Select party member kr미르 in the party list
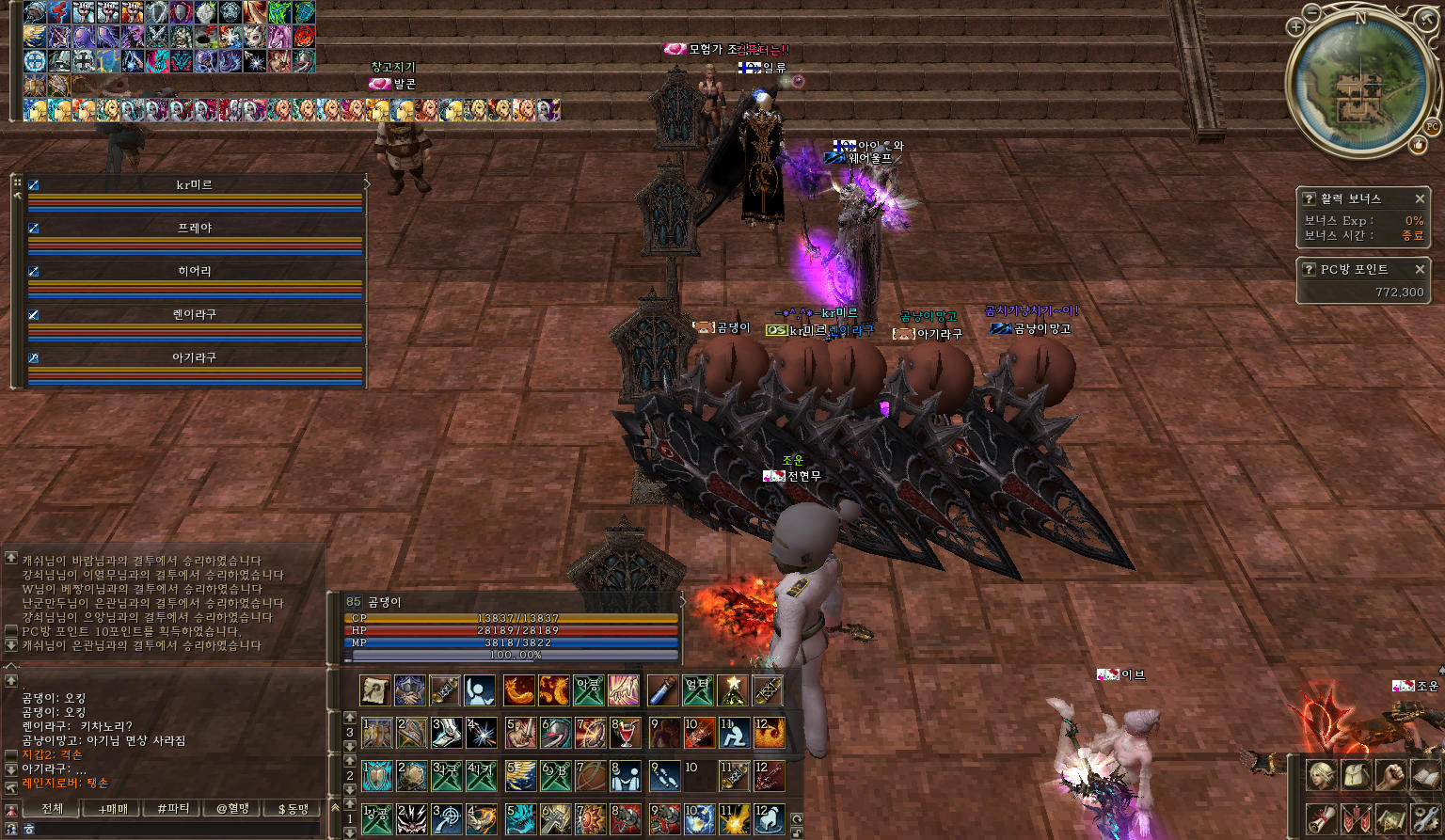The height and width of the screenshot is (840, 1445). (195, 185)
